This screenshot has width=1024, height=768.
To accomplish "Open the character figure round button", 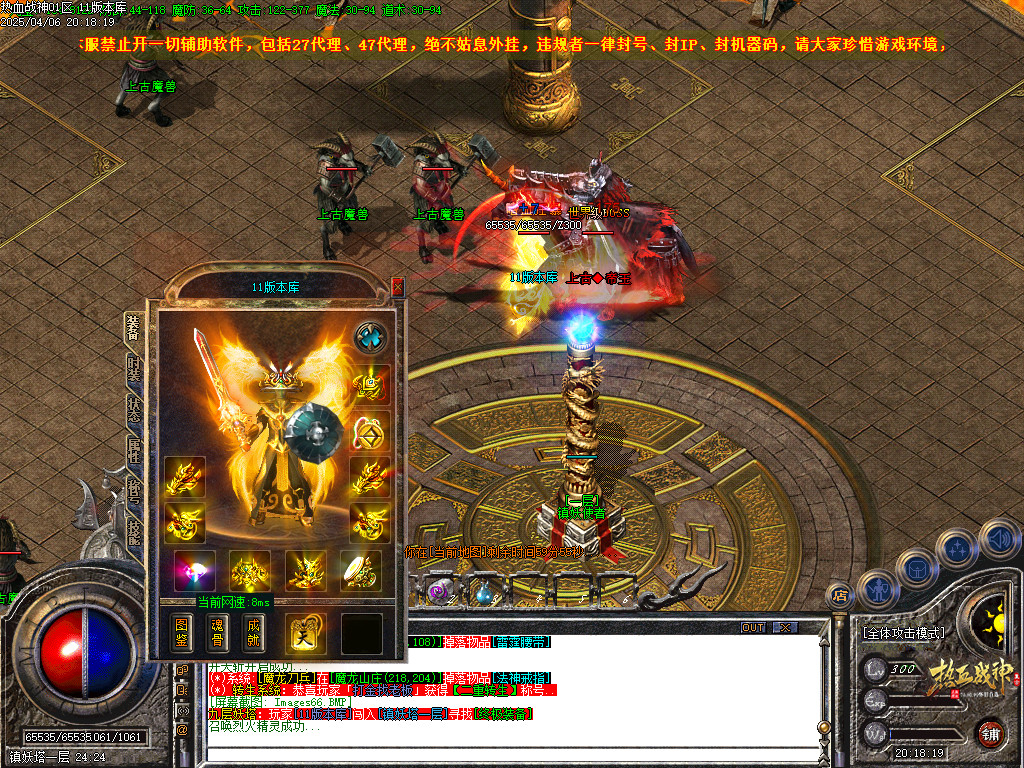I will 877,589.
